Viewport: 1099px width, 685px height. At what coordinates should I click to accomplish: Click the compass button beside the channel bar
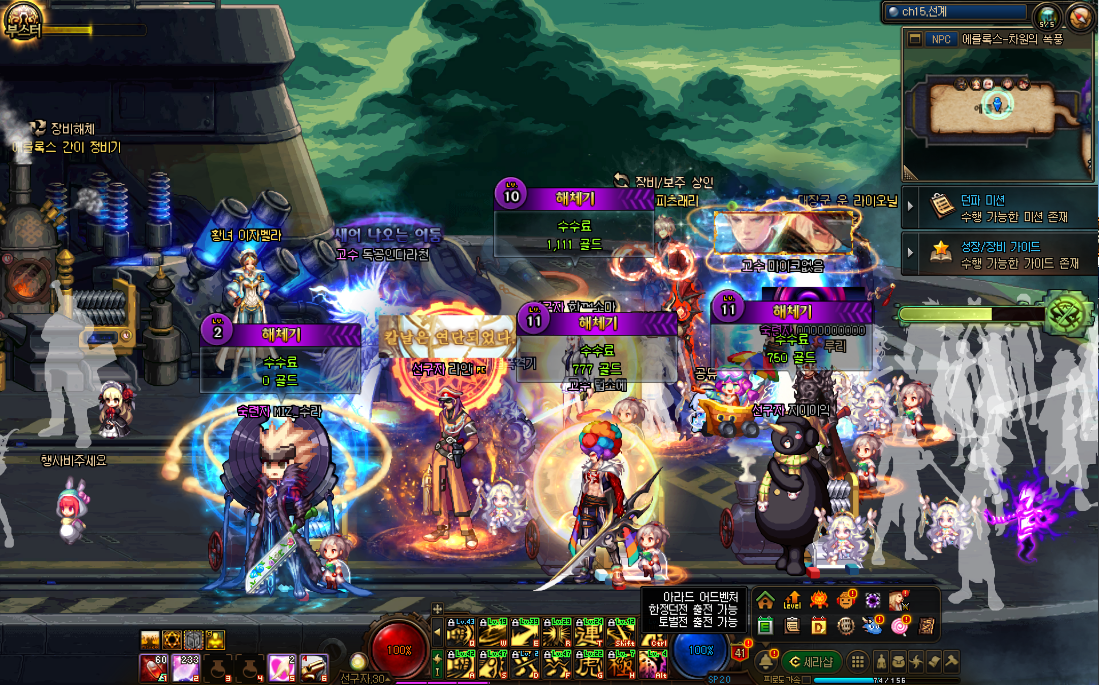1079,16
